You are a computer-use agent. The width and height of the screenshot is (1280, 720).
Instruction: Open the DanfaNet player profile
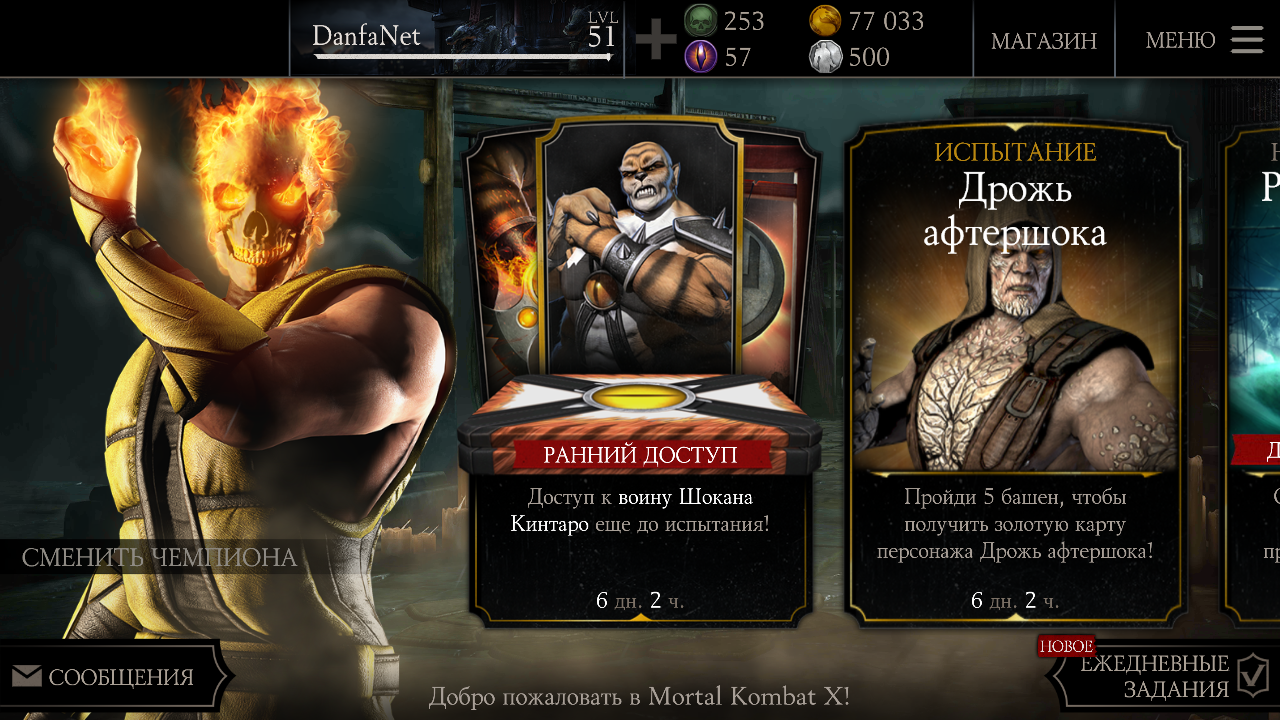(460, 39)
